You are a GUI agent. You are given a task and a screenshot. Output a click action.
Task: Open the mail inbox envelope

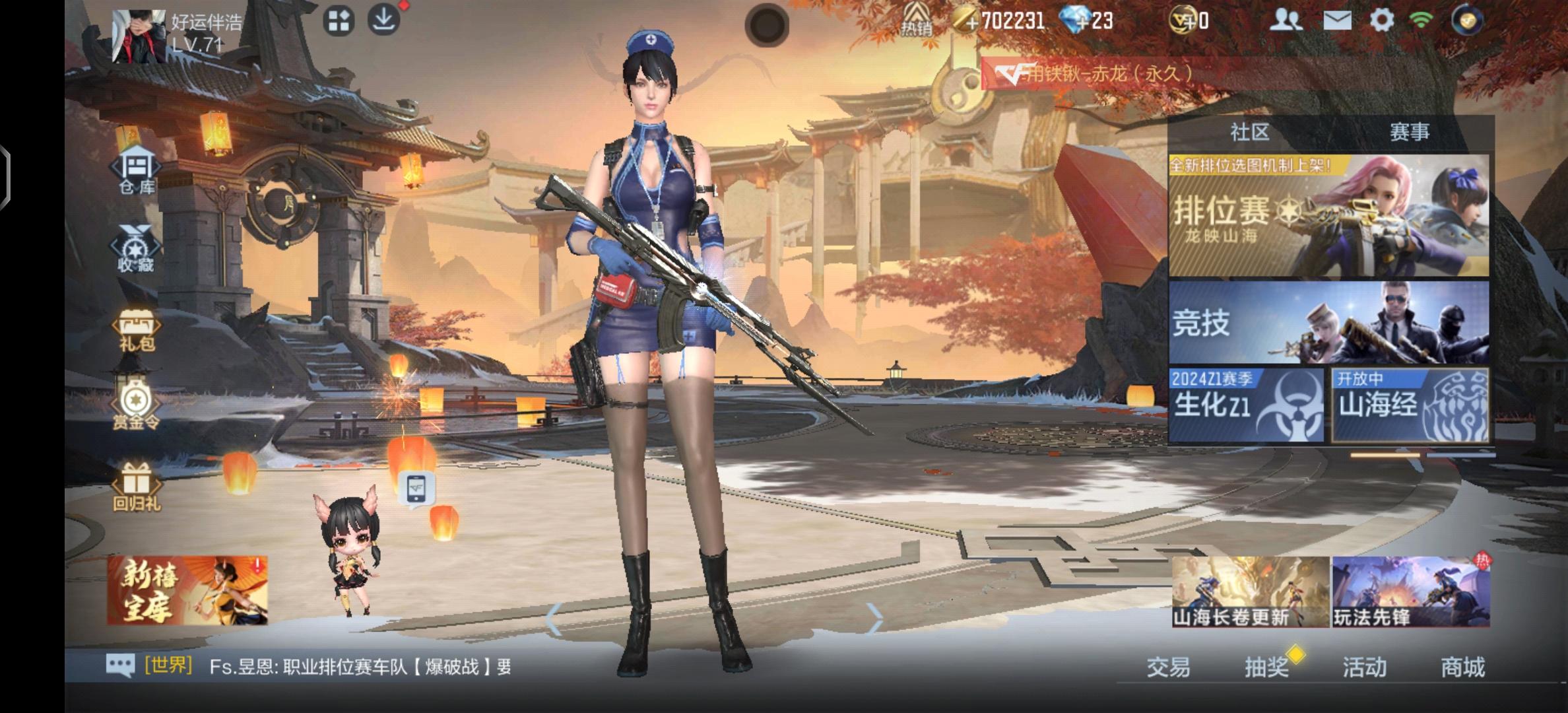pyautogui.click(x=1338, y=21)
